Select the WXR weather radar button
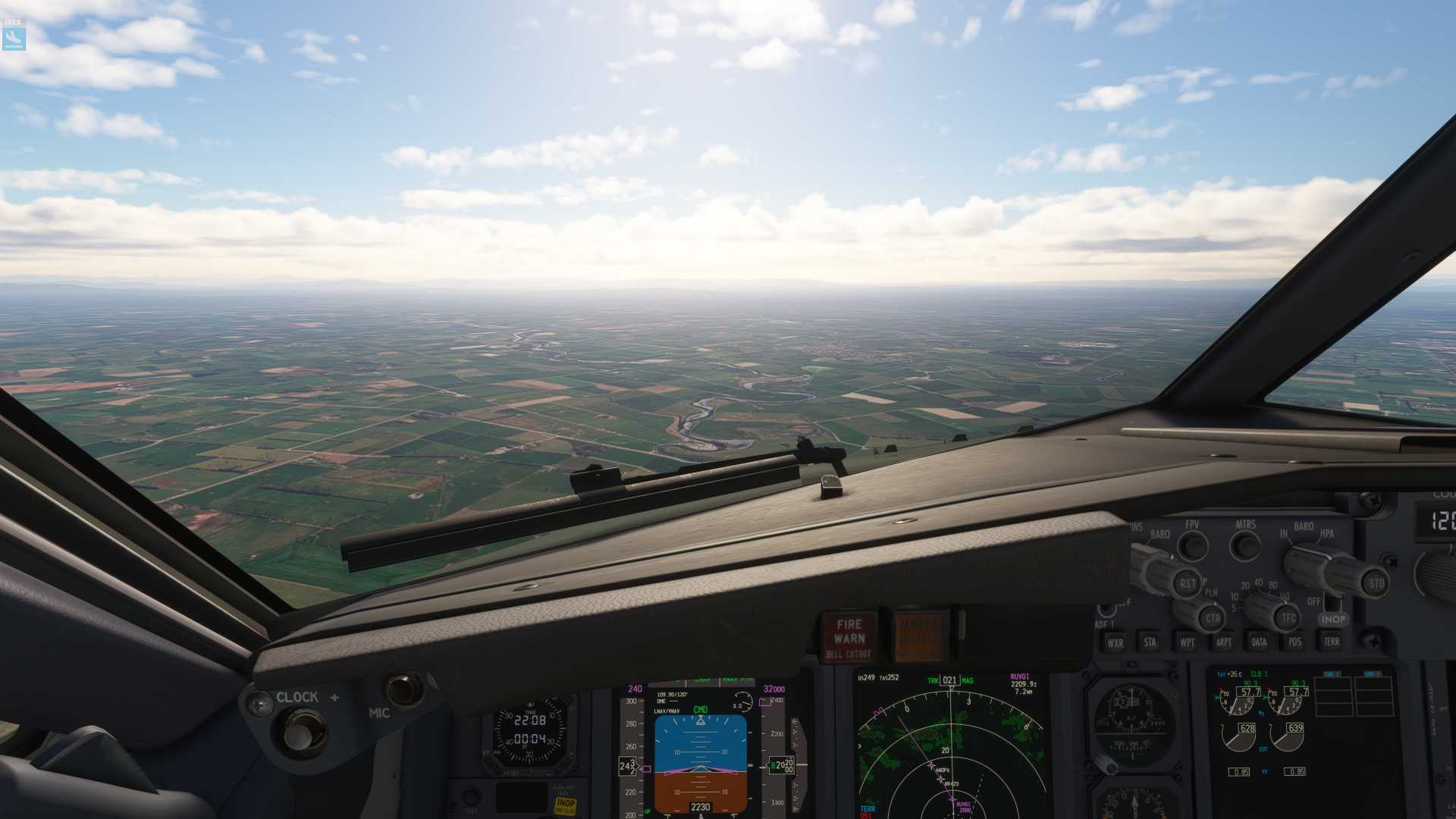This screenshot has height=819, width=1456. click(1116, 642)
